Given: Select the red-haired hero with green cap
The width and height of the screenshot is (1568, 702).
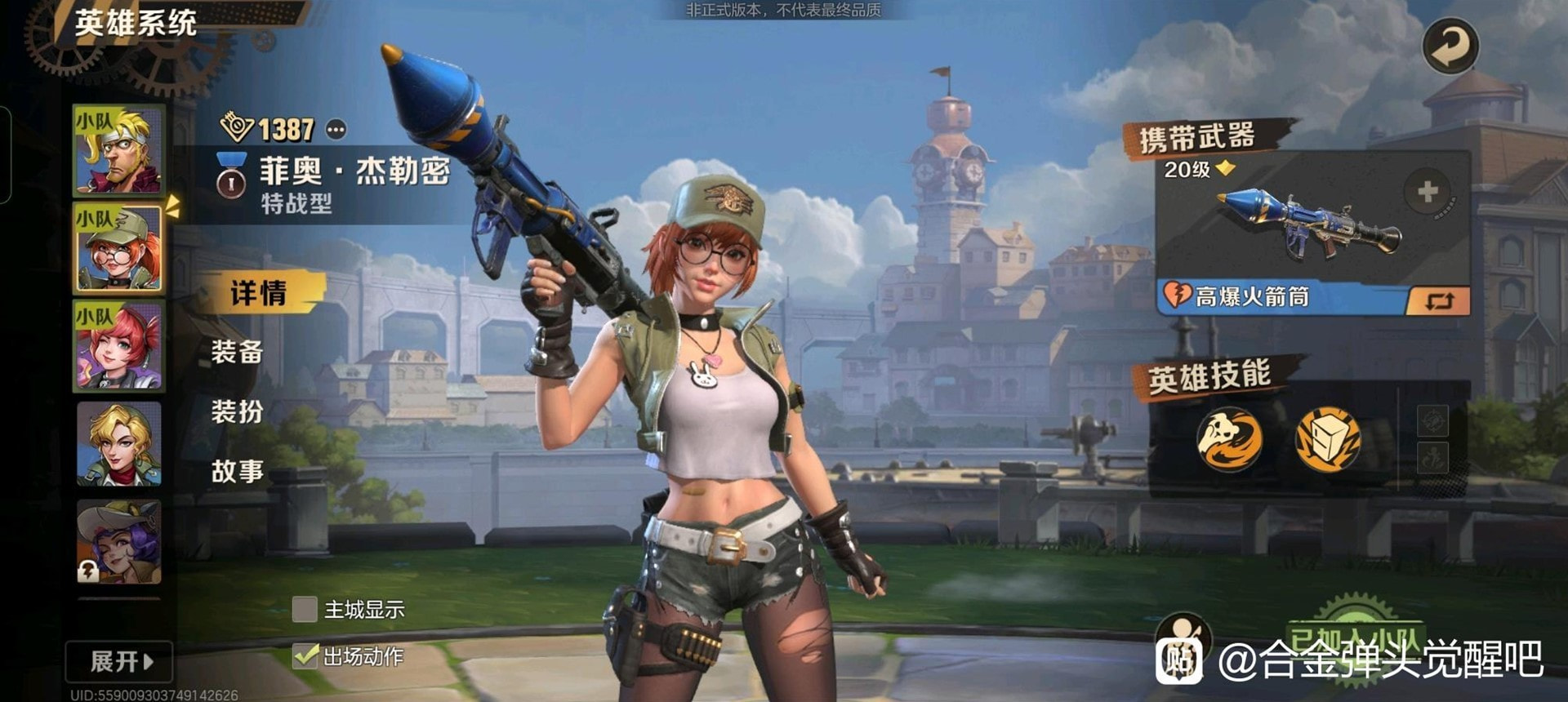Looking at the screenshot, I should pos(119,248).
